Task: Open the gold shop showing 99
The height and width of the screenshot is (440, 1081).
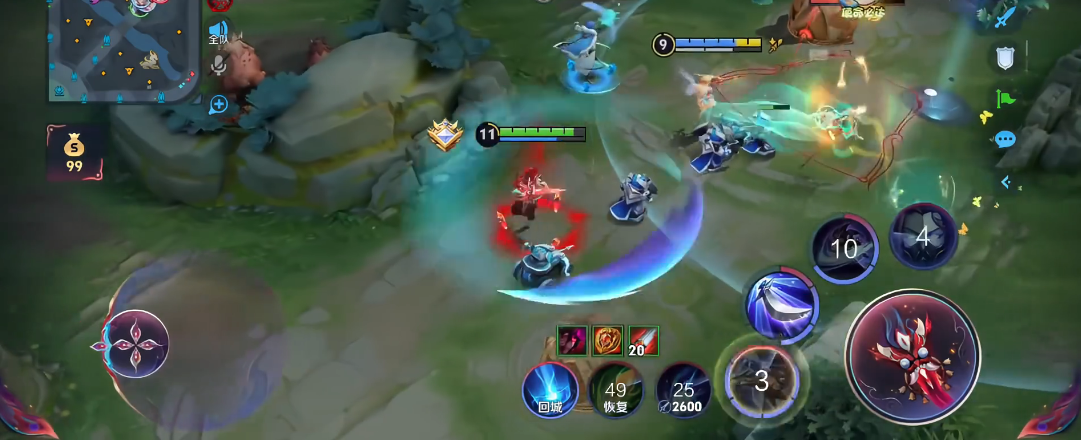Action: [74, 153]
